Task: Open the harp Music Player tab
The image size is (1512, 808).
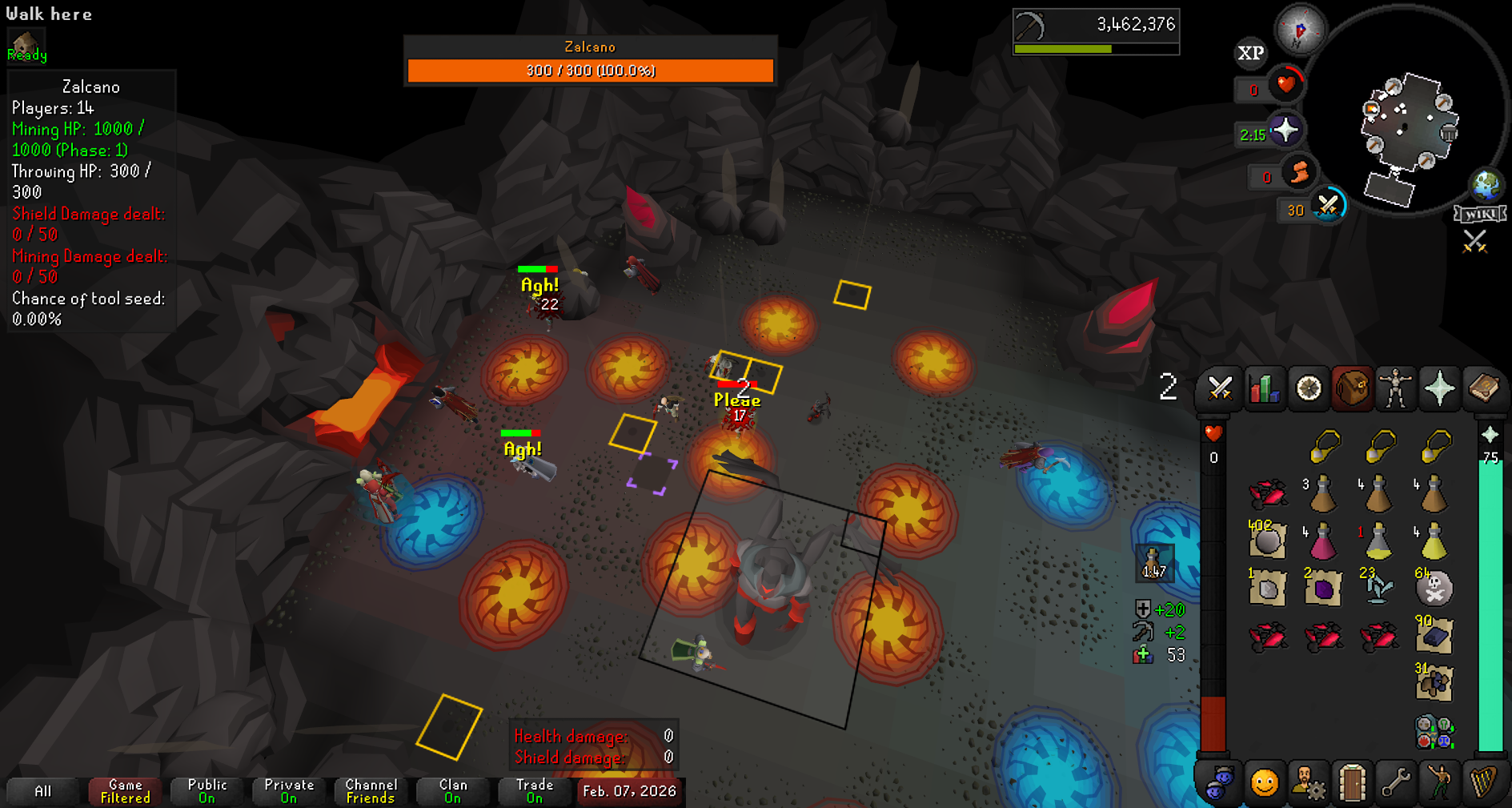Action: (x=1483, y=782)
